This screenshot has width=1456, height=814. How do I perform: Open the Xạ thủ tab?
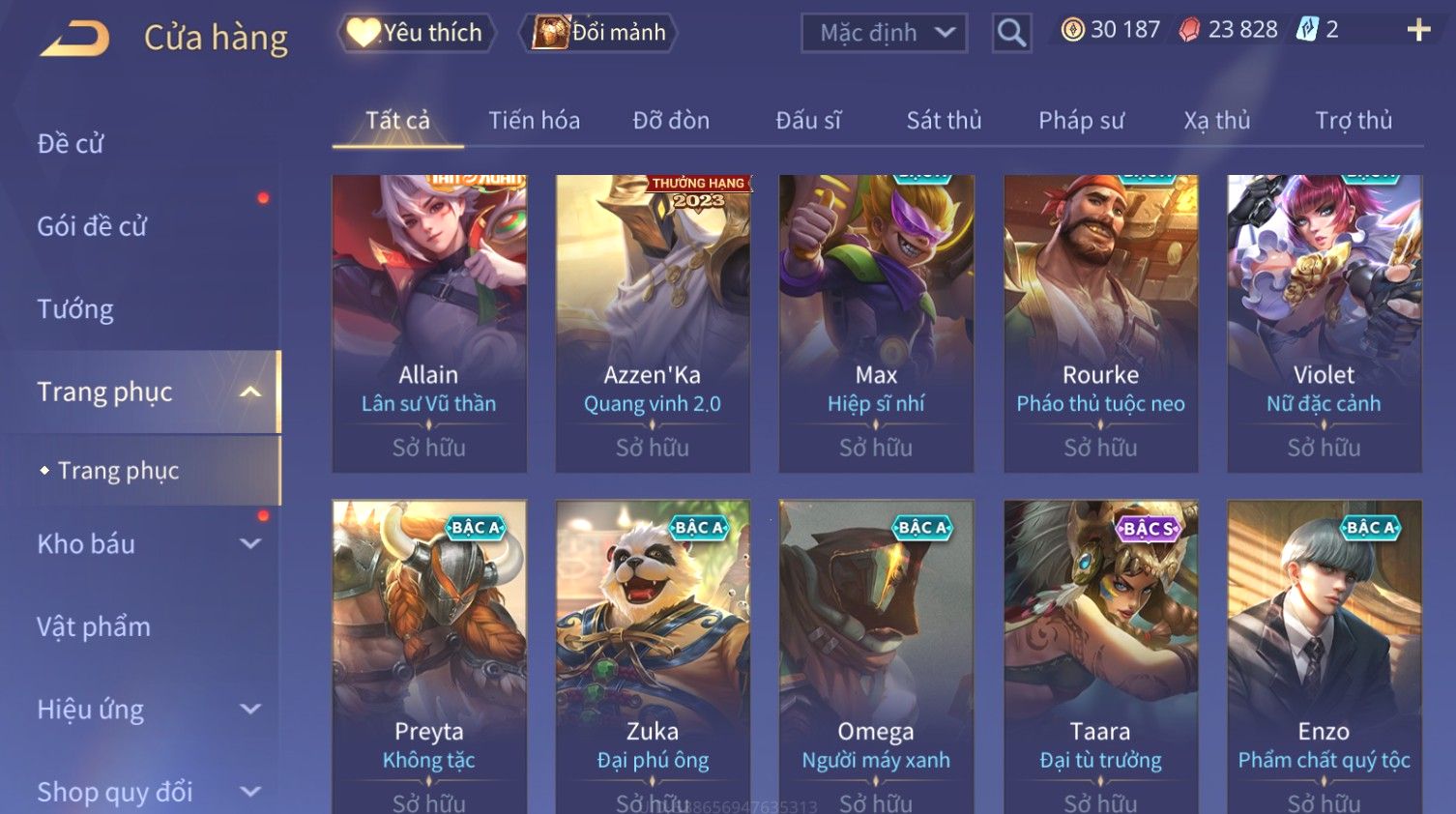(1217, 121)
